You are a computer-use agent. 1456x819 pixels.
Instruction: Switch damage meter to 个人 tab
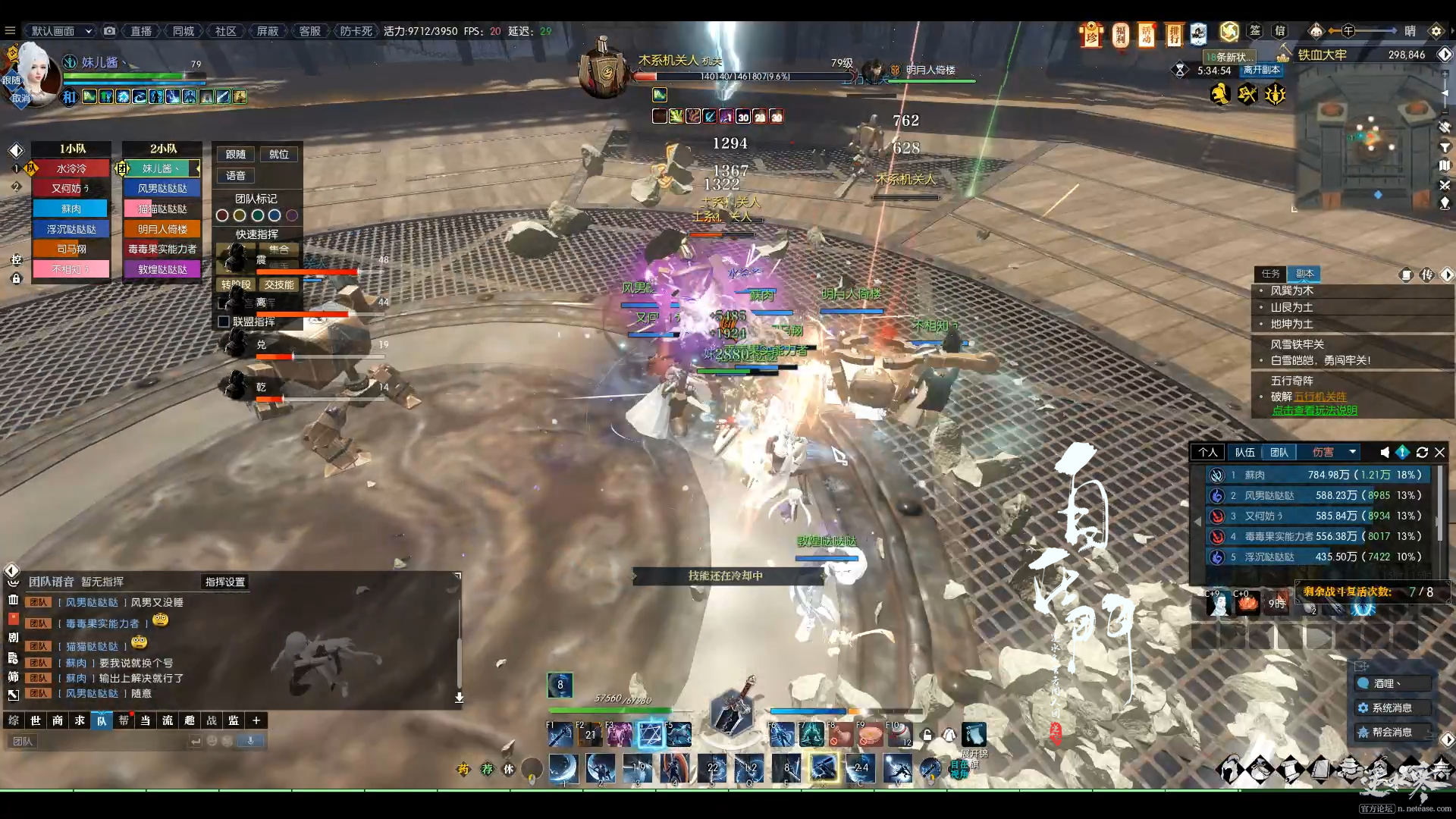(x=1208, y=453)
